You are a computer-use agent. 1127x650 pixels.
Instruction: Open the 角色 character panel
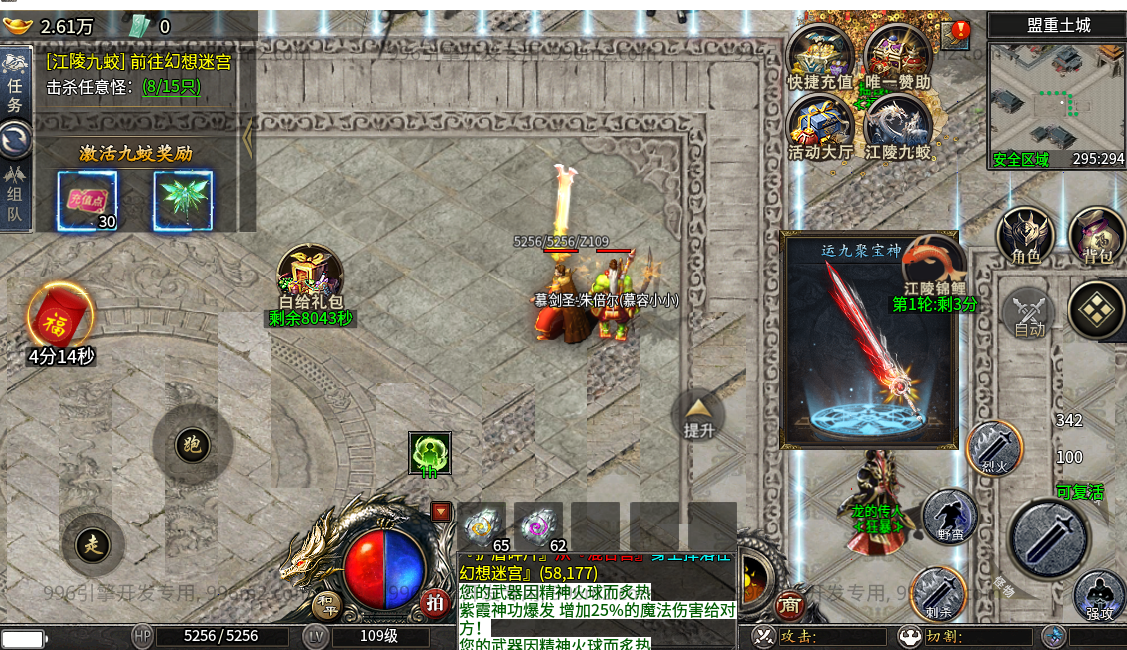(x=1026, y=236)
